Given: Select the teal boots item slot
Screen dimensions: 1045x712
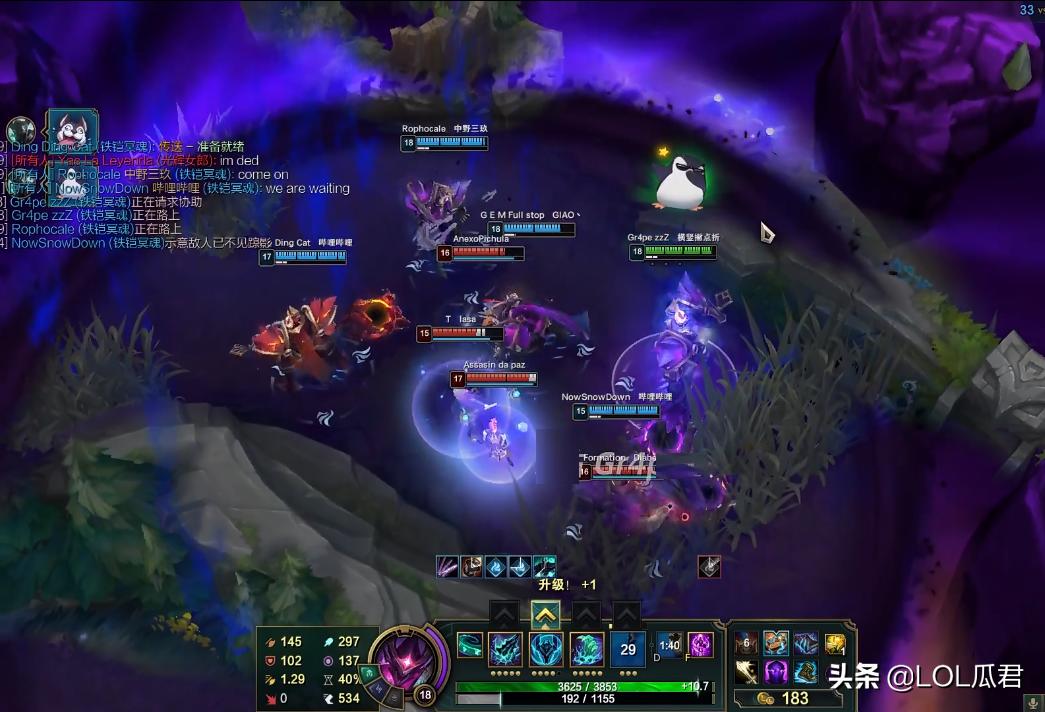Looking at the screenshot, I should tap(806, 672).
